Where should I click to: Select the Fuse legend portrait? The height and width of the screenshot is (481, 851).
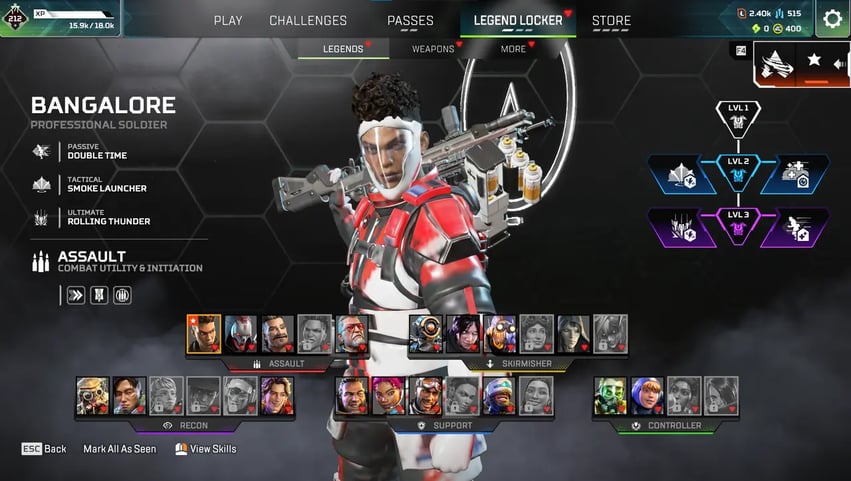[x=278, y=334]
